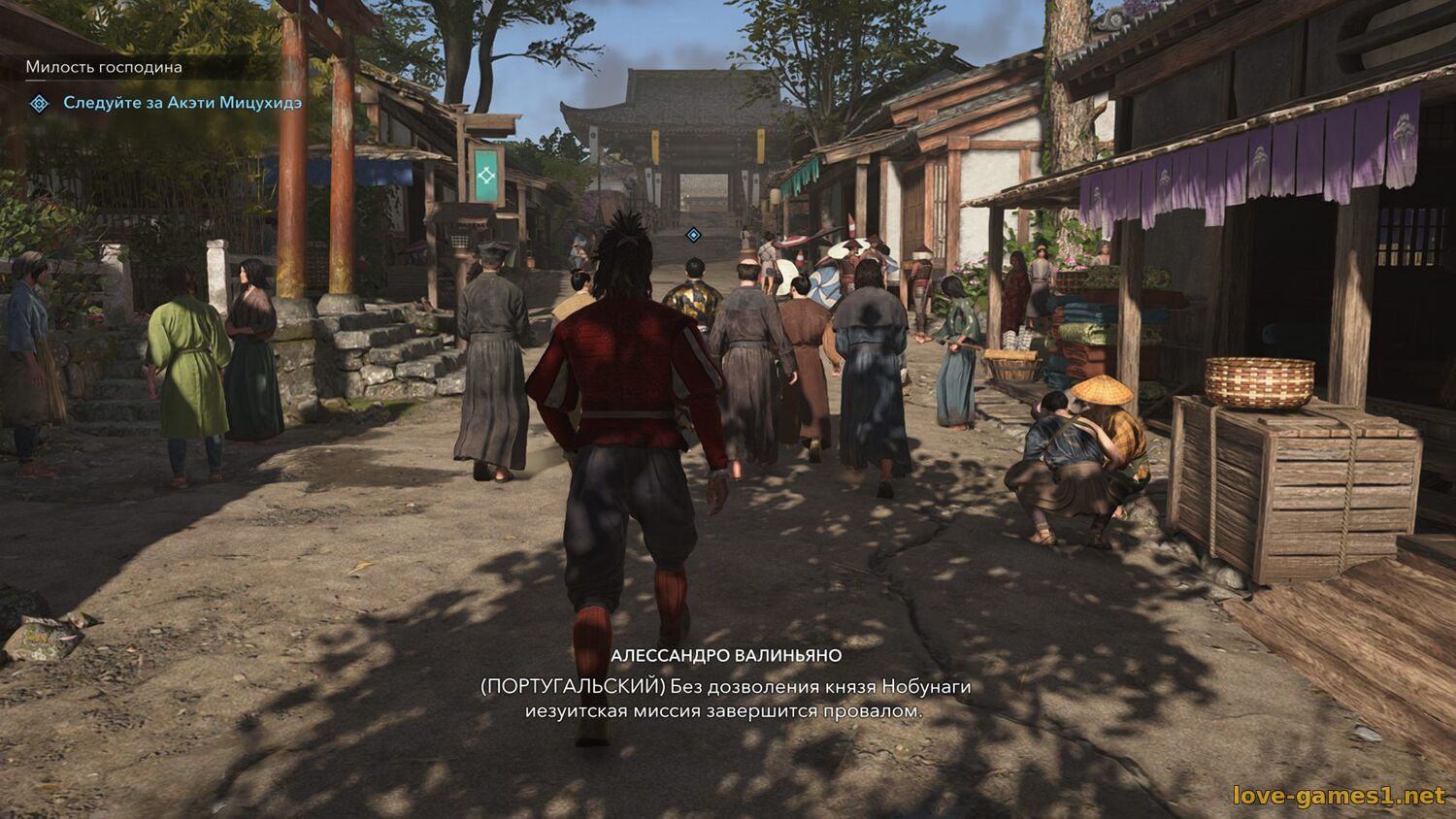Click the blue diamond waypoint marker
Image resolution: width=1456 pixels, height=819 pixels.
pos(693,235)
